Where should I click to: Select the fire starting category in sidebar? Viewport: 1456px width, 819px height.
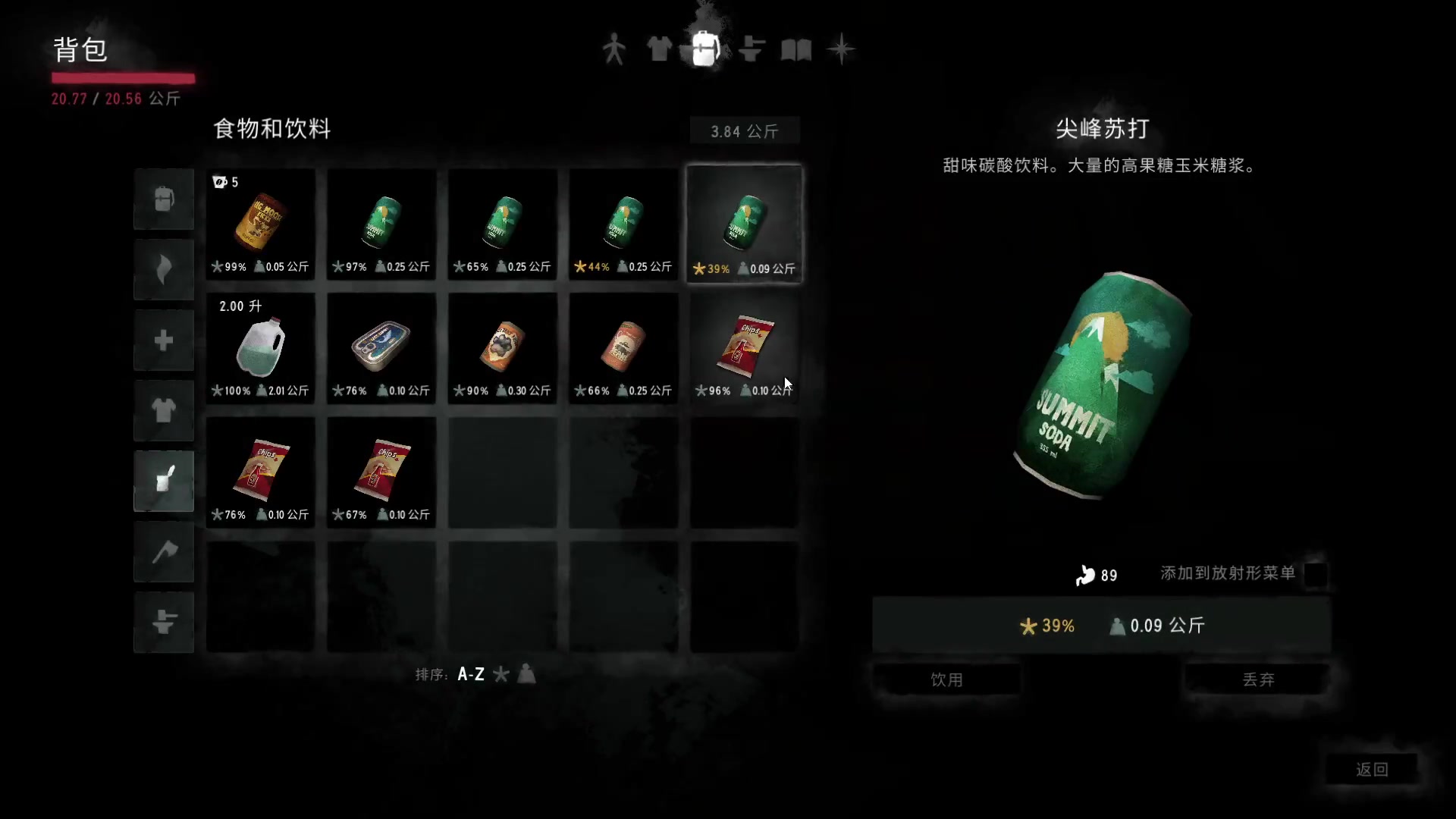coord(164,269)
